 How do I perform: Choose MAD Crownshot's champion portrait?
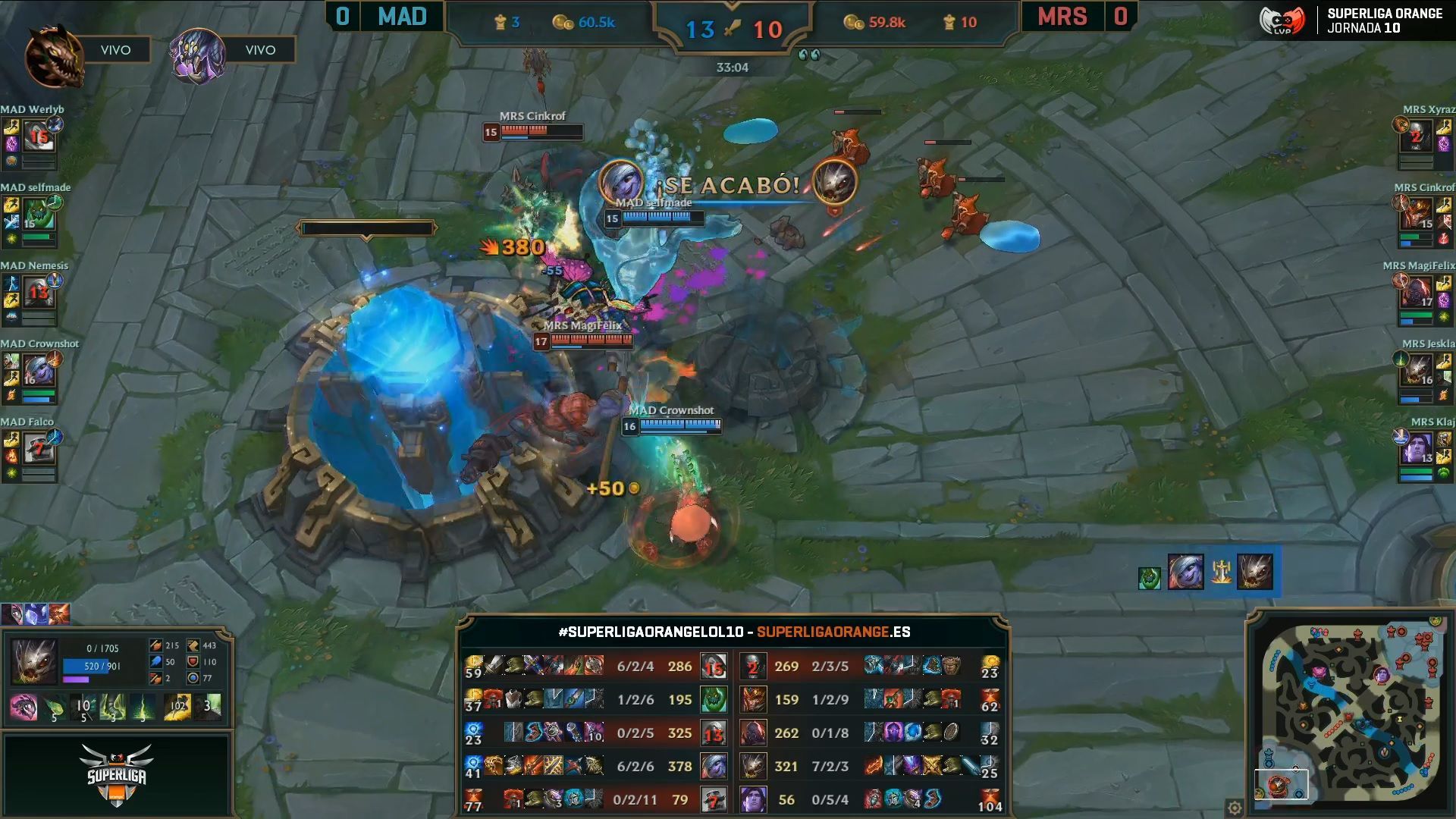click(x=38, y=371)
